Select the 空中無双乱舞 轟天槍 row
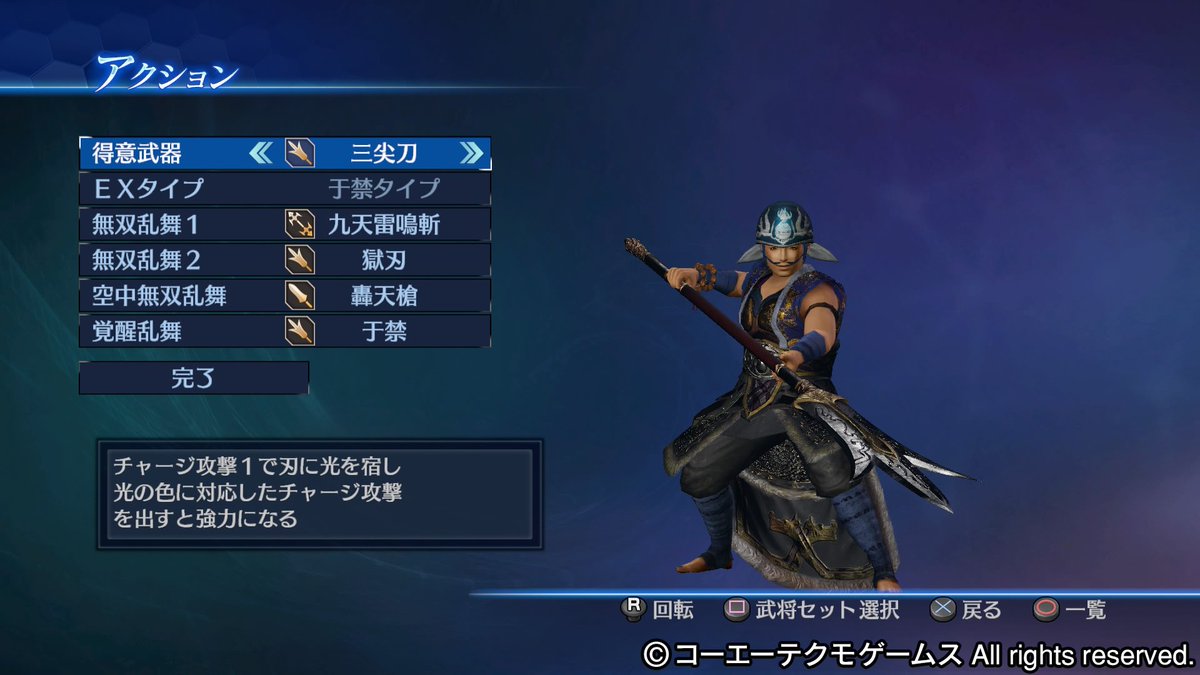The height and width of the screenshot is (675, 1200). click(x=285, y=295)
